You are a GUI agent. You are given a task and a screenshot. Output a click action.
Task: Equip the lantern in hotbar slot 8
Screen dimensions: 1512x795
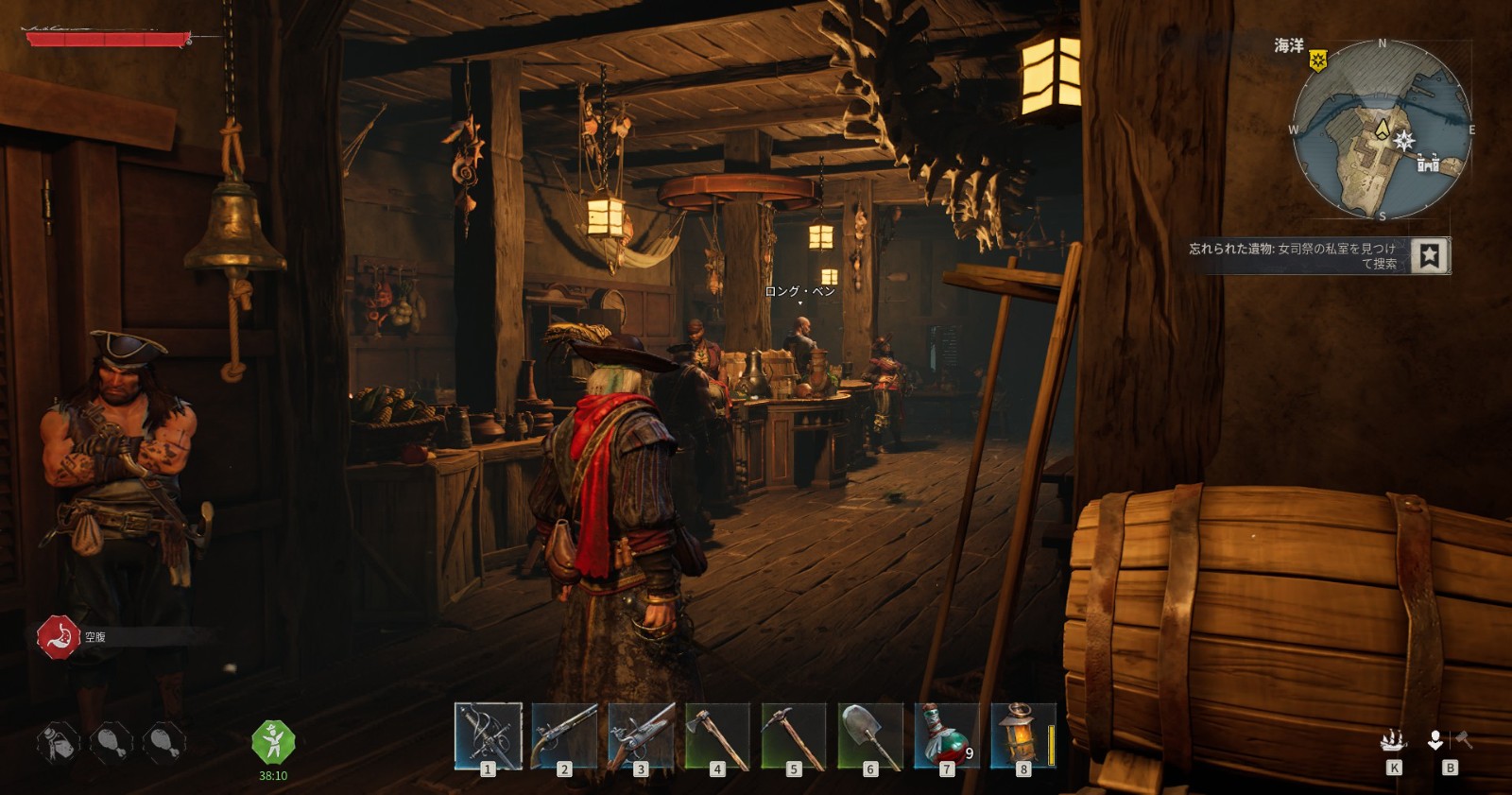coord(1022,735)
